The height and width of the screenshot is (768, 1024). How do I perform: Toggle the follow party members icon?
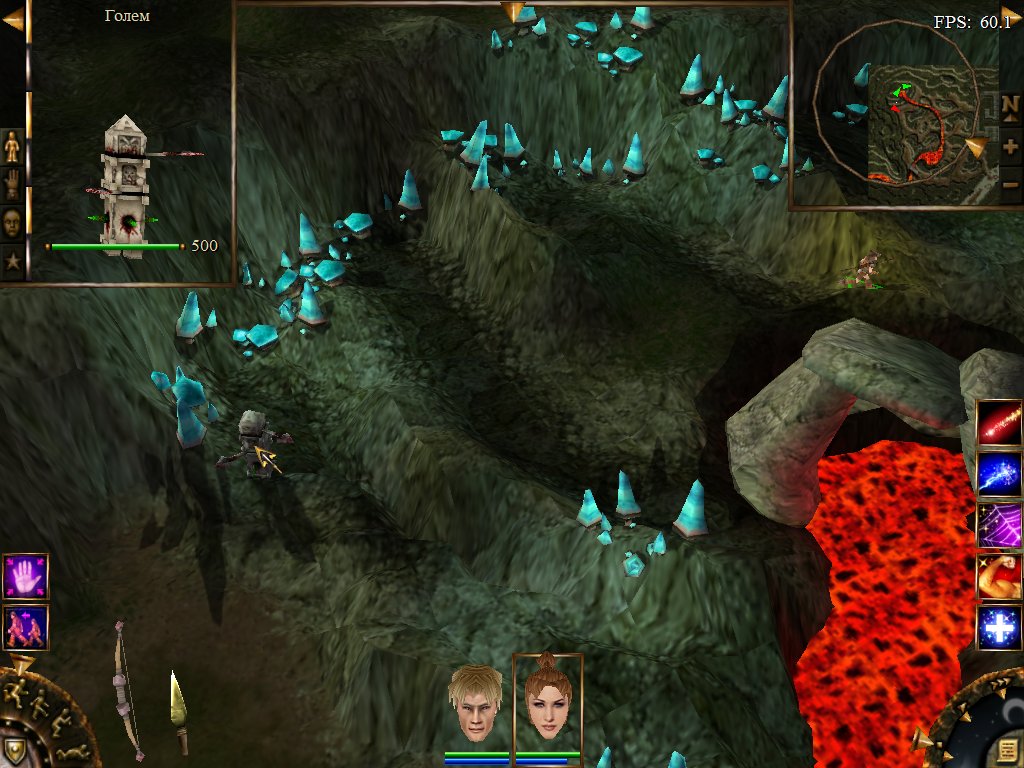pyautogui.click(x=25, y=628)
